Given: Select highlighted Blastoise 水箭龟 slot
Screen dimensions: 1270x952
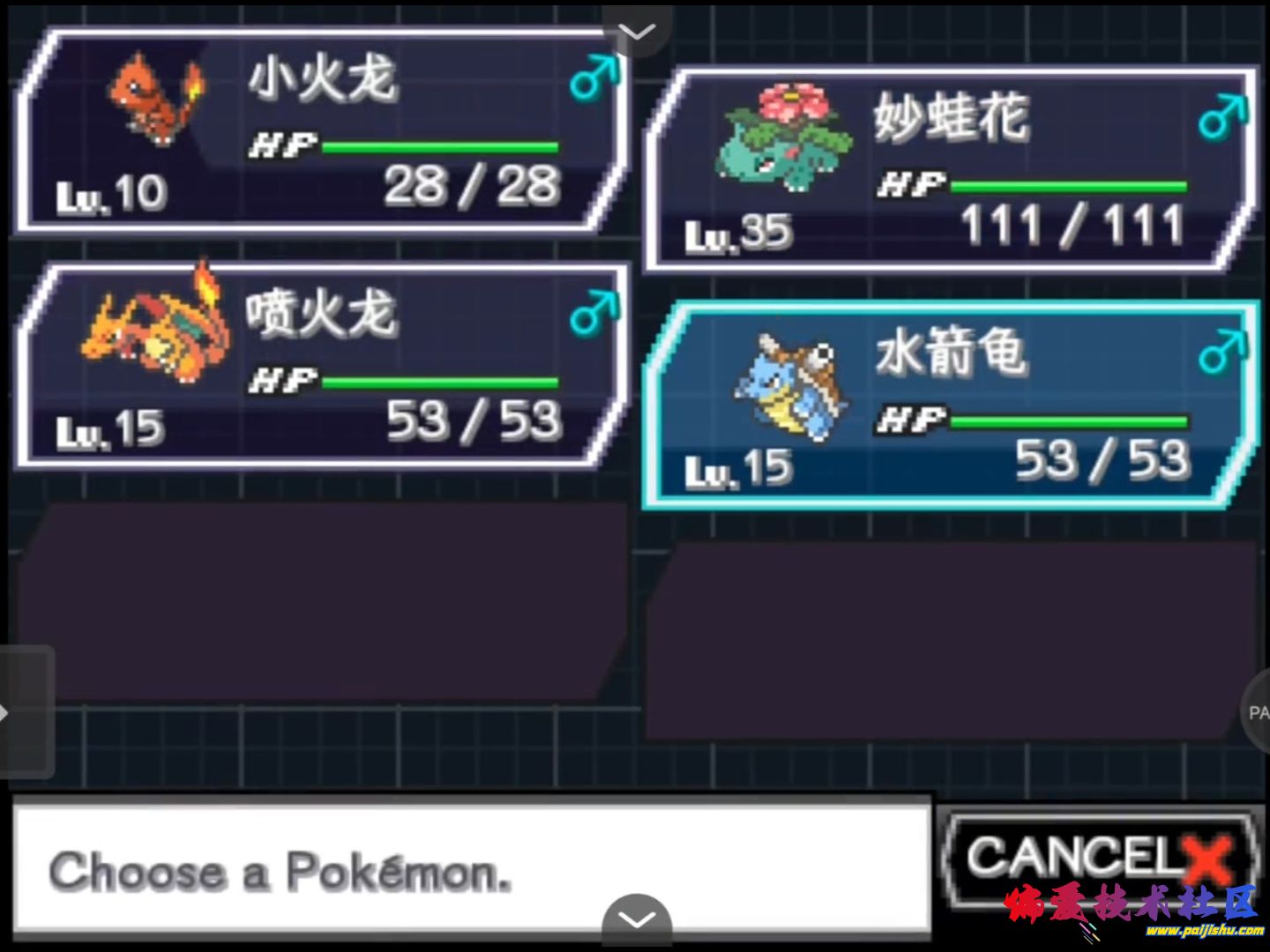Looking at the screenshot, I should tap(951, 405).
